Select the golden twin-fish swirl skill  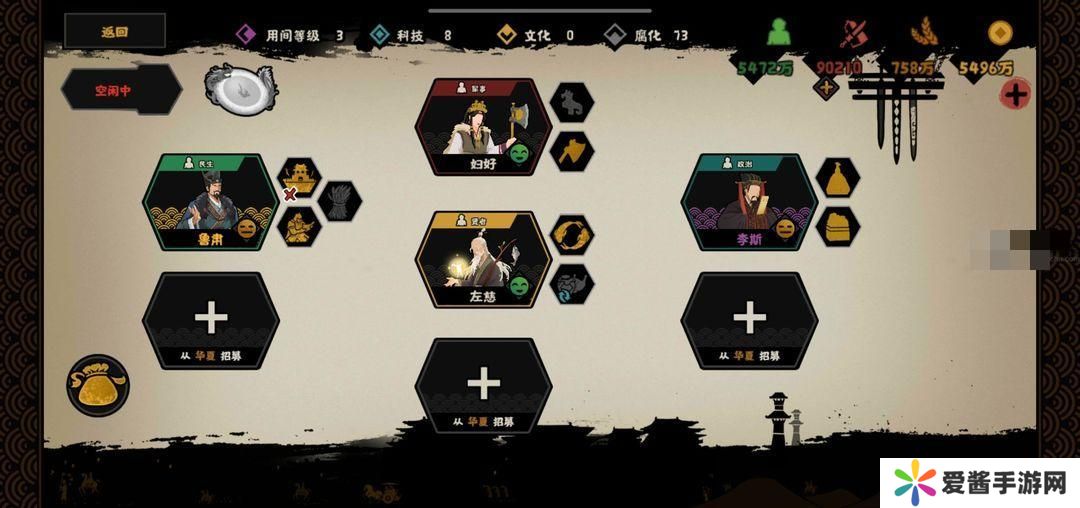point(572,234)
